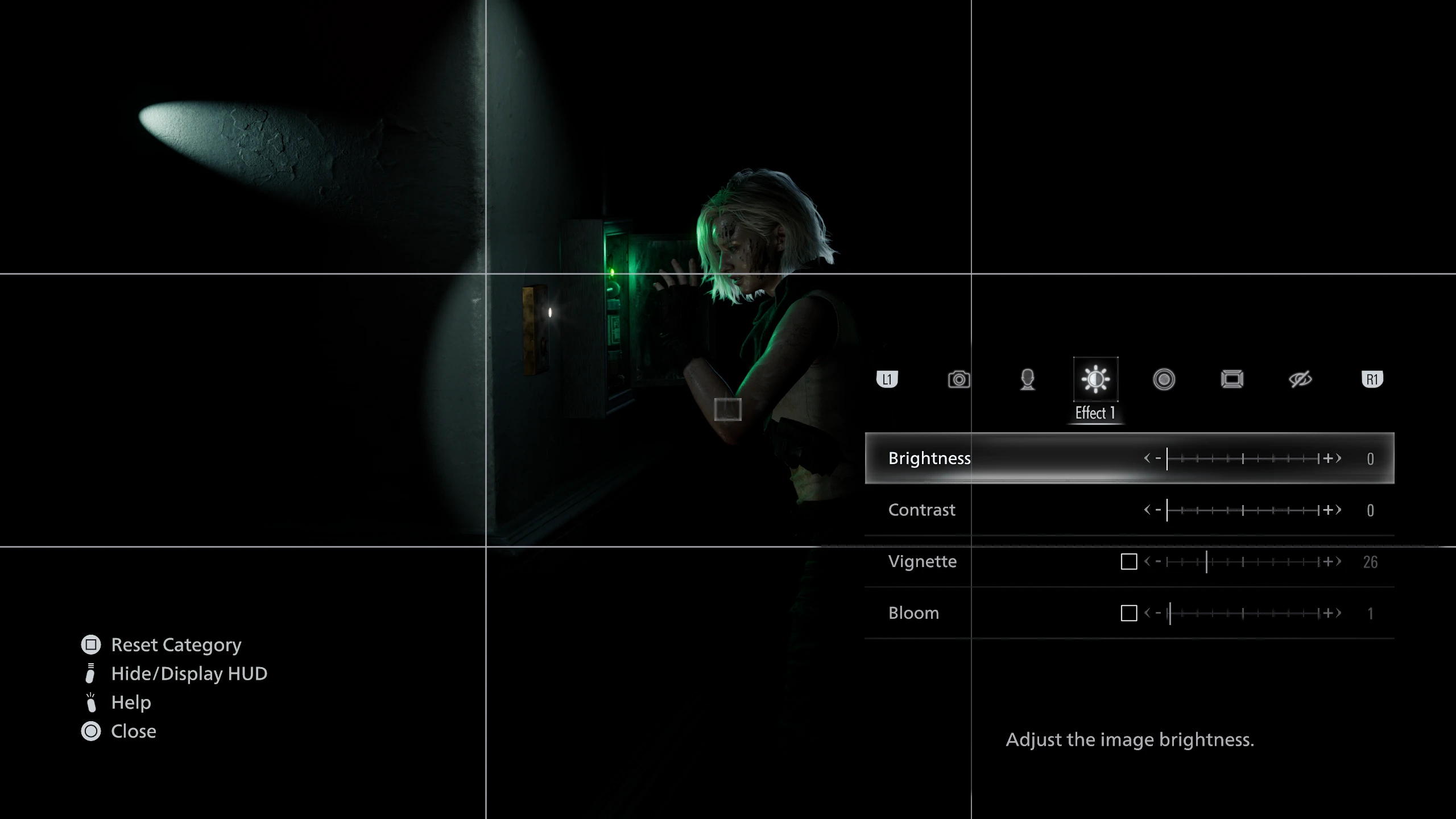Click the Vignette slider track

pyautogui.click(x=1243, y=562)
